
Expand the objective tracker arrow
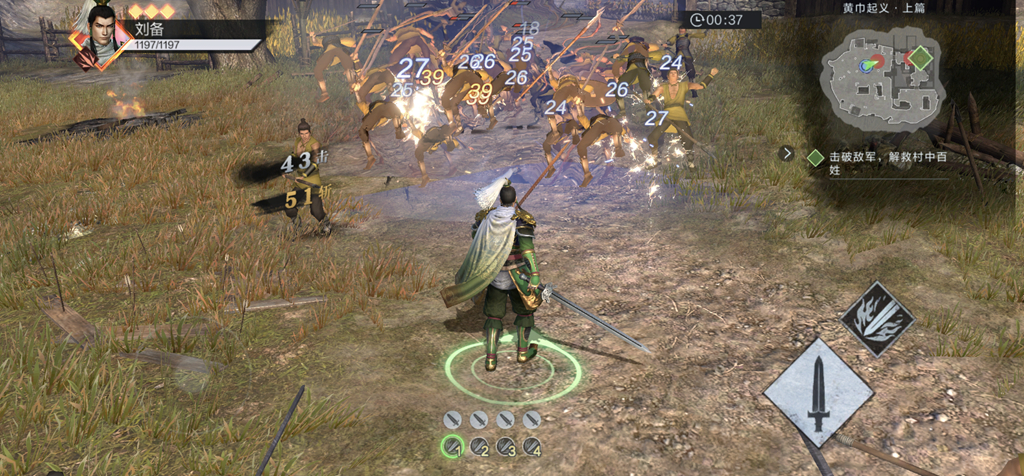click(x=787, y=154)
